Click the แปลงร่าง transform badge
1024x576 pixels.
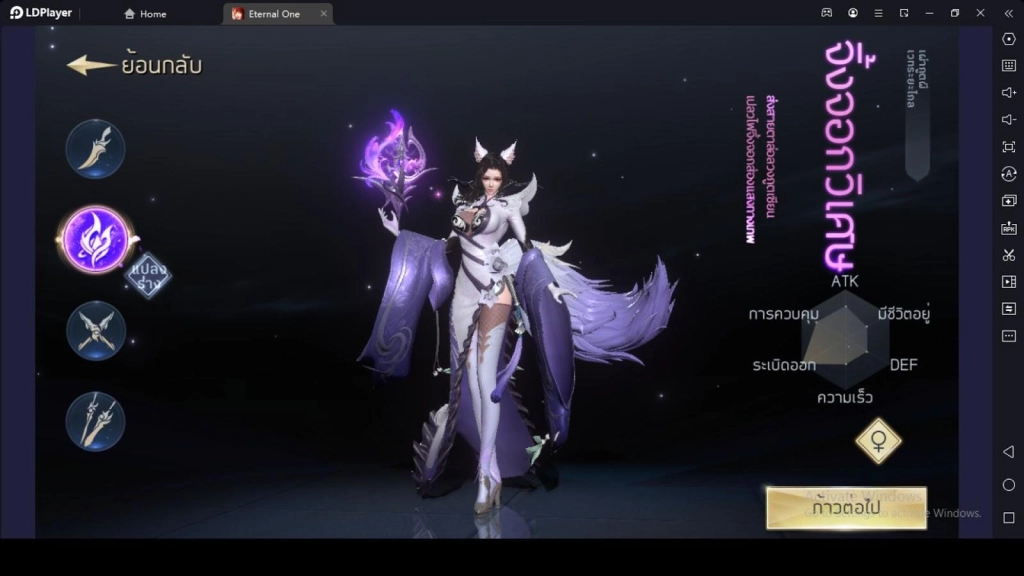click(x=148, y=275)
